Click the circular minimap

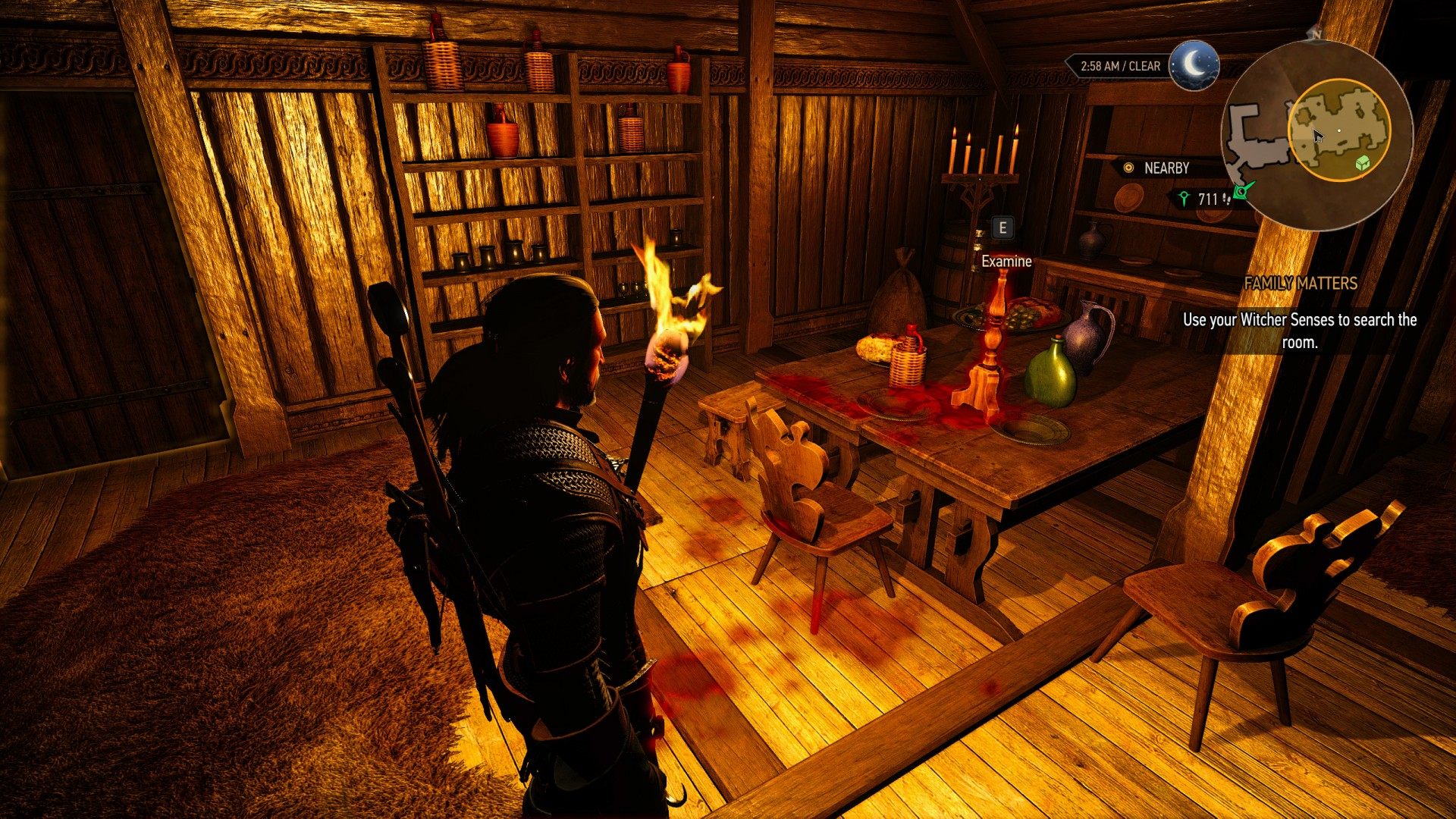(1317, 134)
